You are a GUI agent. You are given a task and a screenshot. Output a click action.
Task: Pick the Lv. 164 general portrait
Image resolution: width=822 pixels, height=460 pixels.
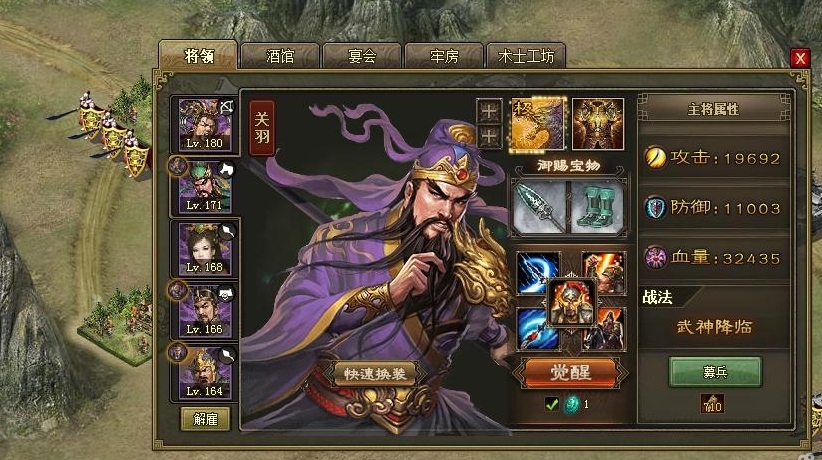click(x=205, y=372)
